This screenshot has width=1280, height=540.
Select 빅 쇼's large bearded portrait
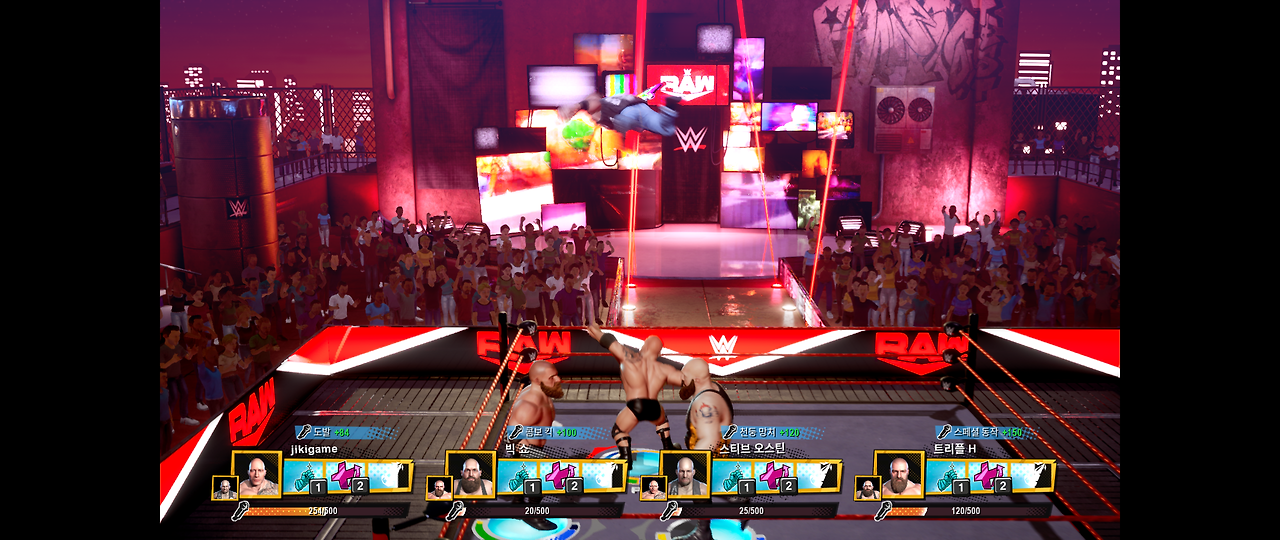(470, 475)
